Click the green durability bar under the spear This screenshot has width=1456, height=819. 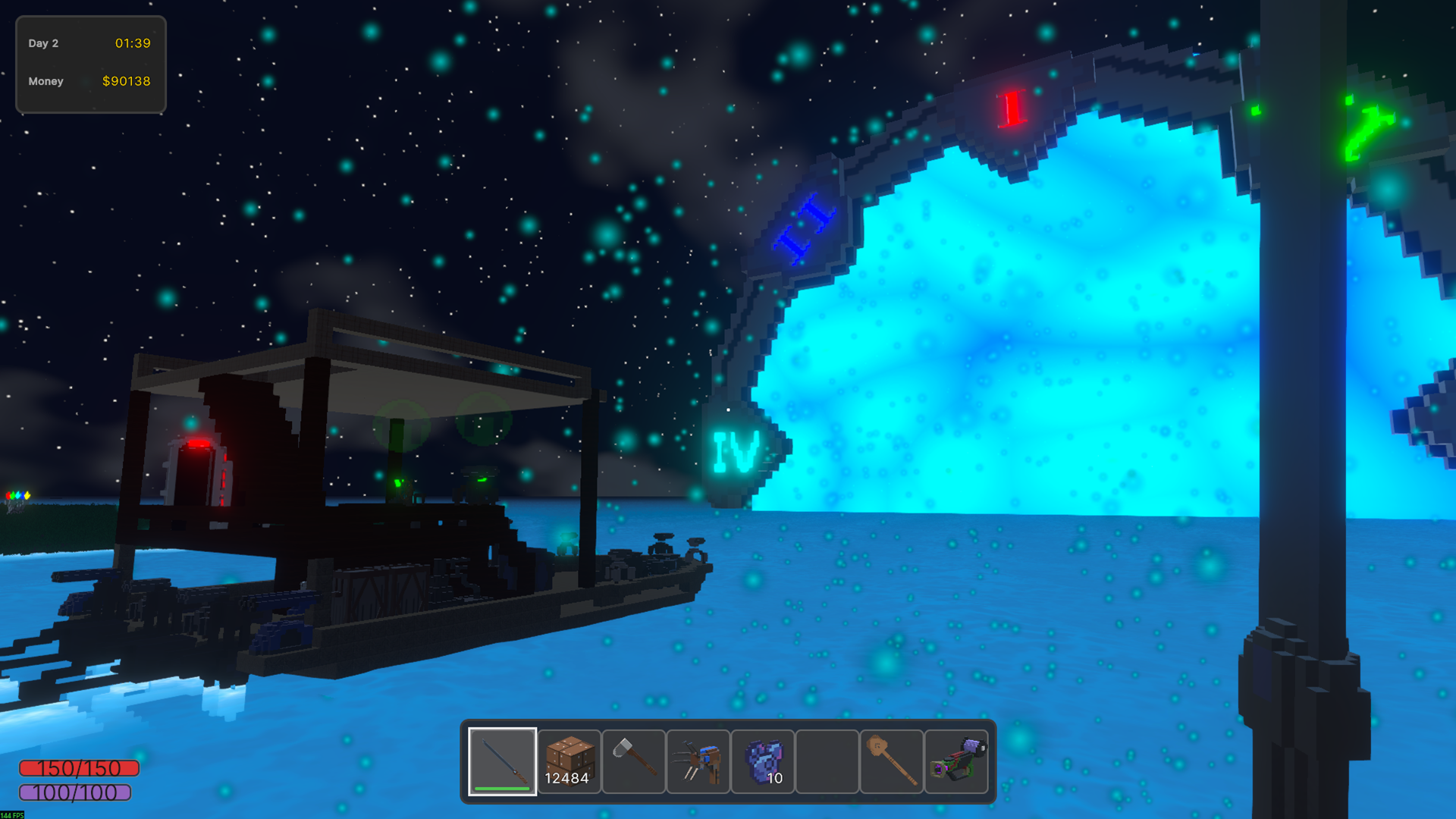502,789
